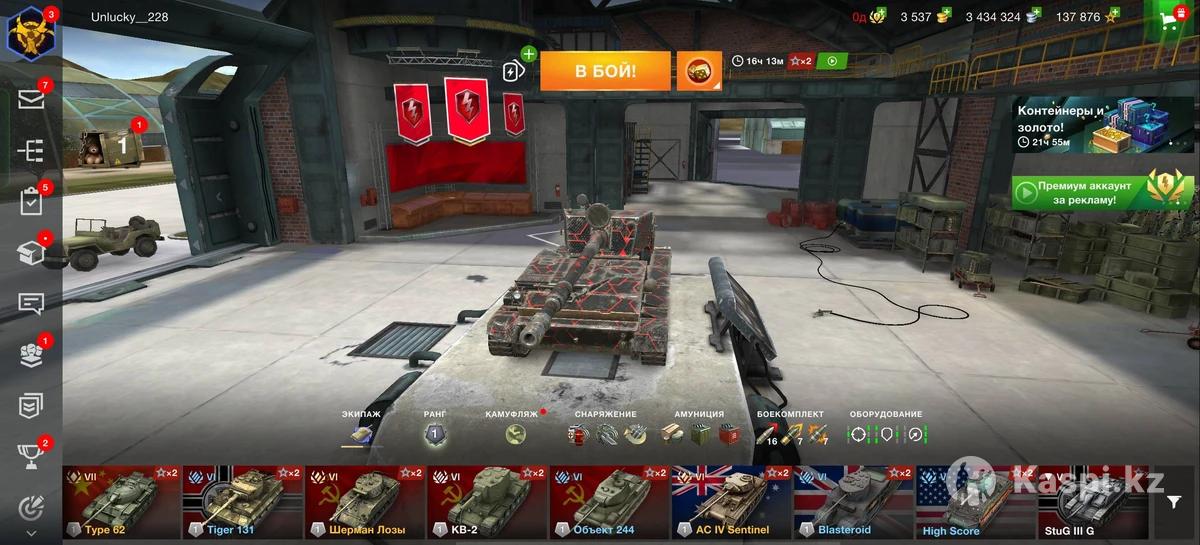Open the chat speech bubble icon
The width and height of the screenshot is (1200, 545).
point(30,304)
